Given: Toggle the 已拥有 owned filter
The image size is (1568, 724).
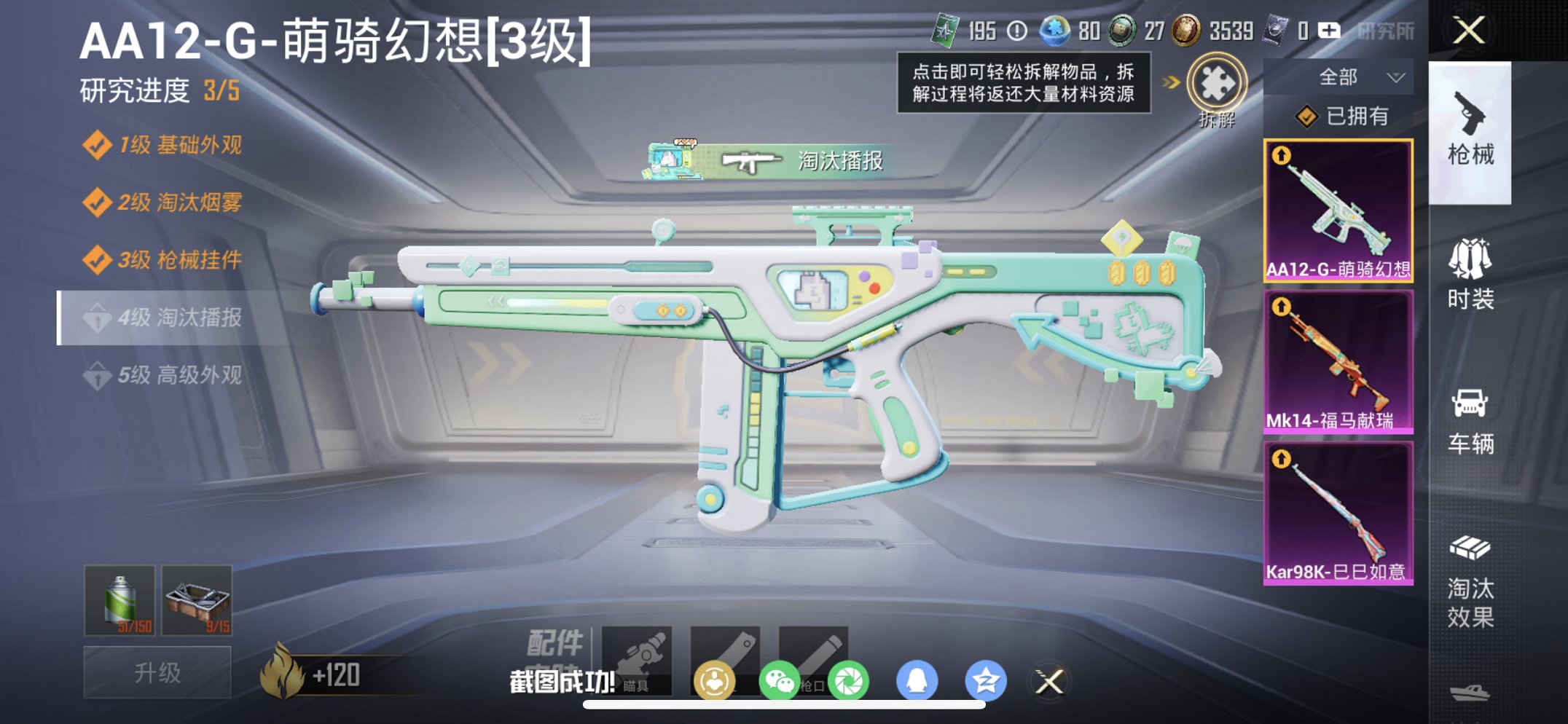Looking at the screenshot, I should pyautogui.click(x=1344, y=115).
